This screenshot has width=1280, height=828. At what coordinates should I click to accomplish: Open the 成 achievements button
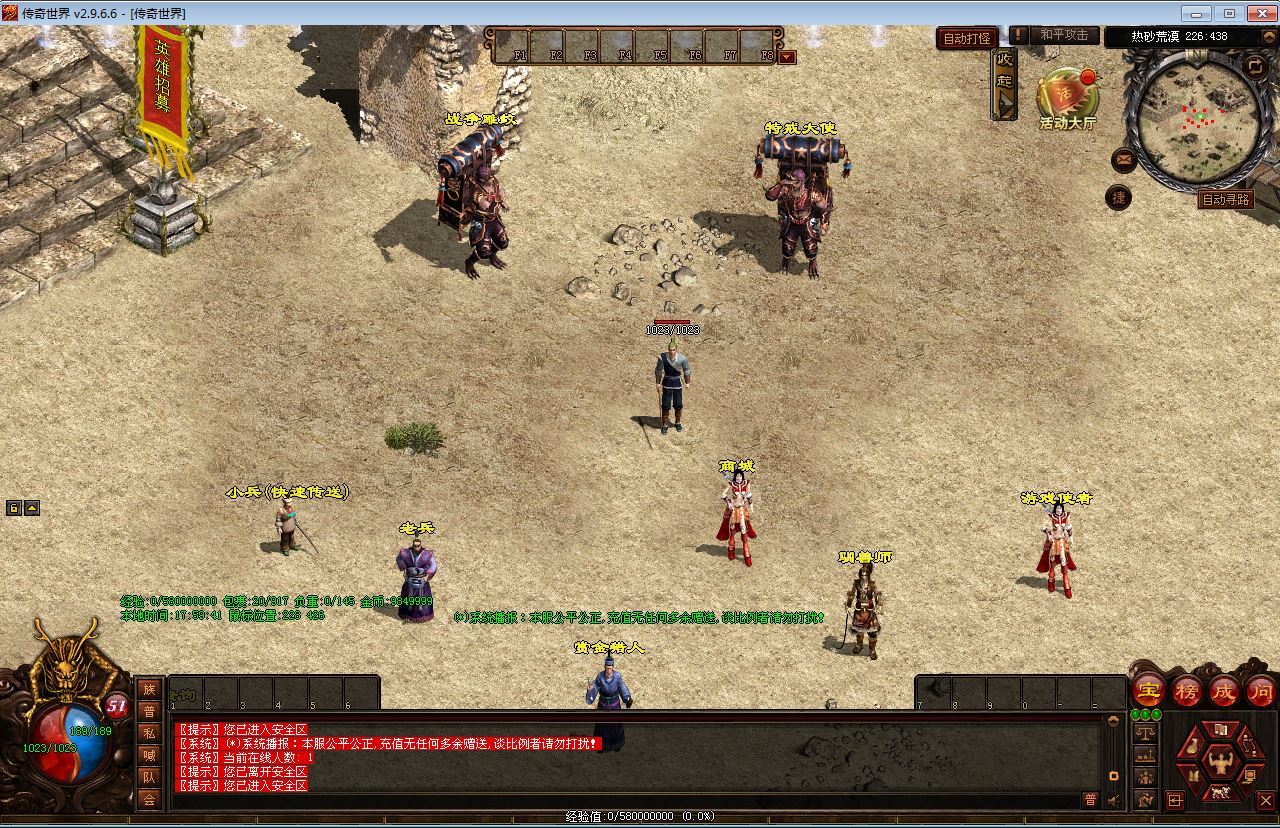1224,690
